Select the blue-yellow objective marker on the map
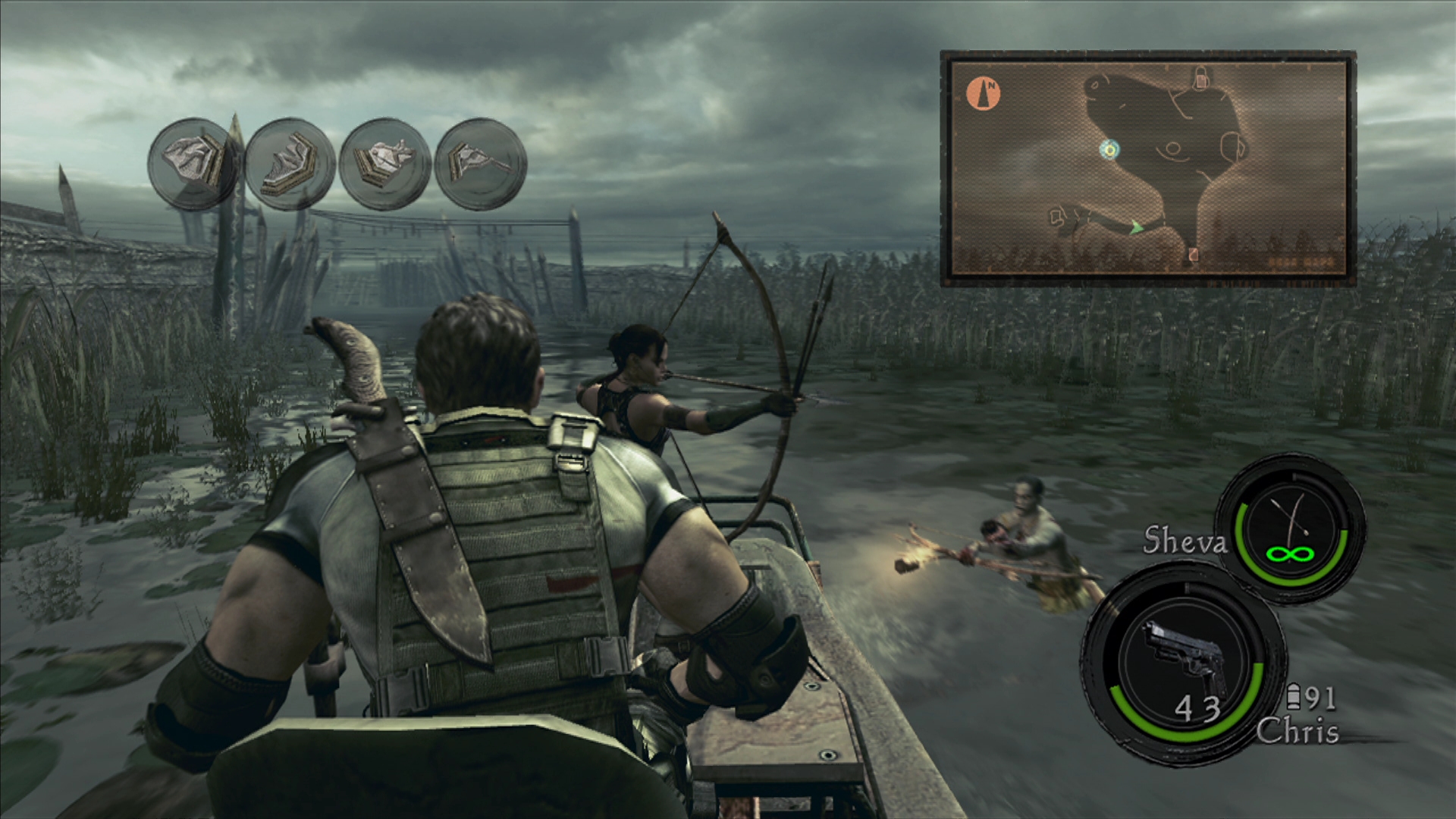Image resolution: width=1456 pixels, height=819 pixels. 1109,150
